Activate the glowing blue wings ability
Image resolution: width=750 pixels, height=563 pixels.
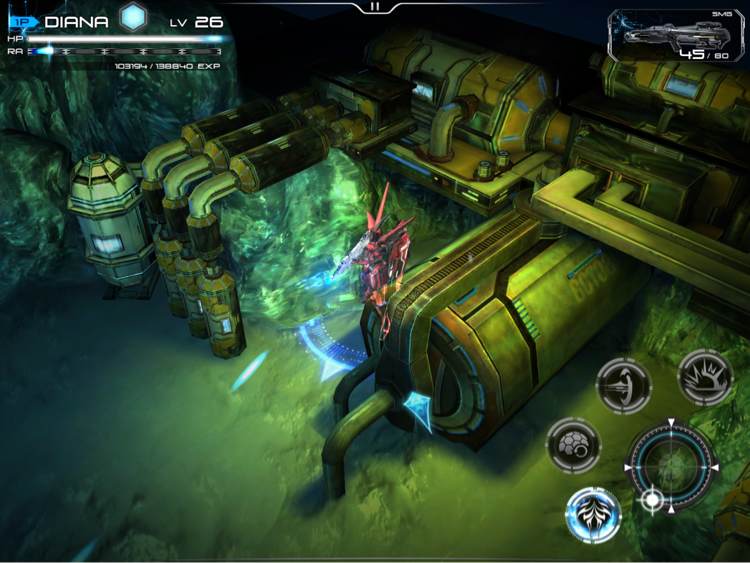pyautogui.click(x=593, y=514)
